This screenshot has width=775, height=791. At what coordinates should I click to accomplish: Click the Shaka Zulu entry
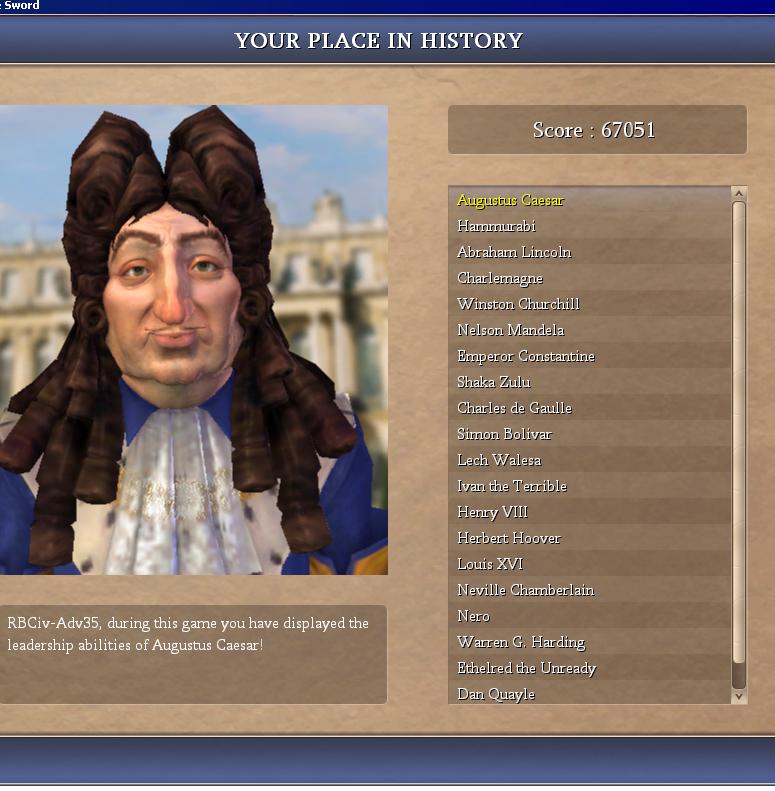coord(493,382)
